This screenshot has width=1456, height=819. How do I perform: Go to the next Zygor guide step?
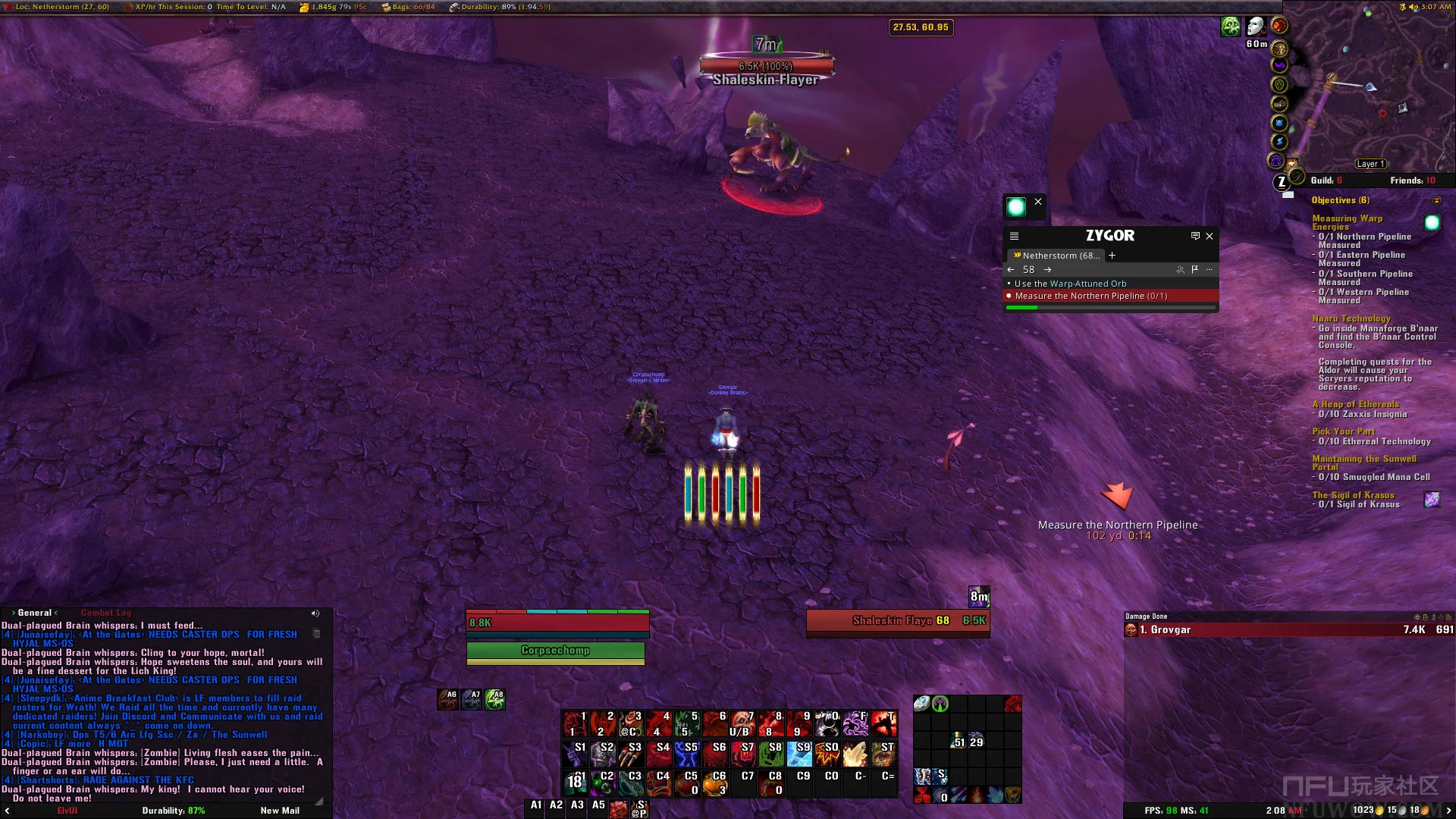click(x=1047, y=270)
